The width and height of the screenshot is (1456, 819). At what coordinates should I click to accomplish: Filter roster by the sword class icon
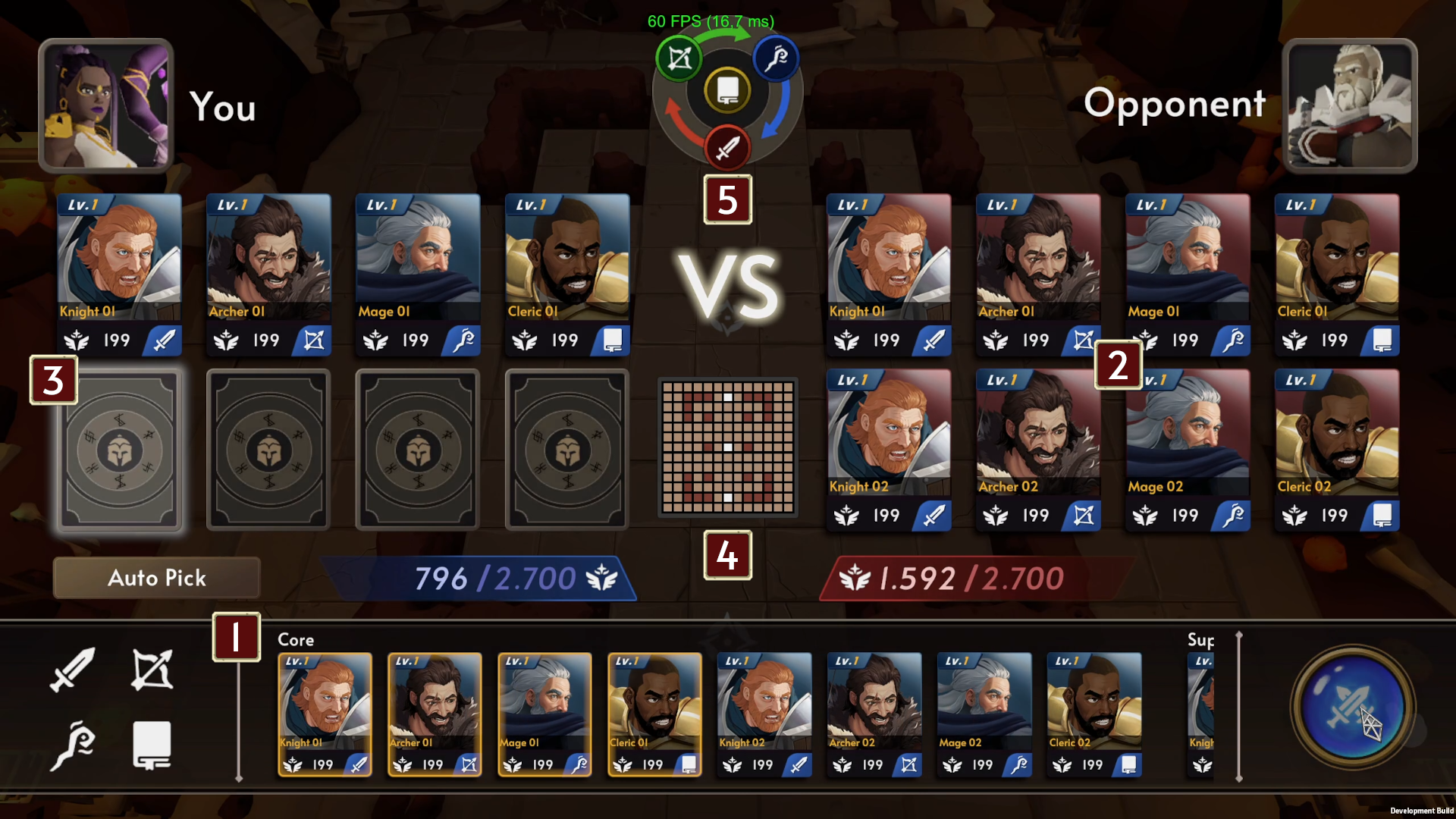[x=73, y=670]
